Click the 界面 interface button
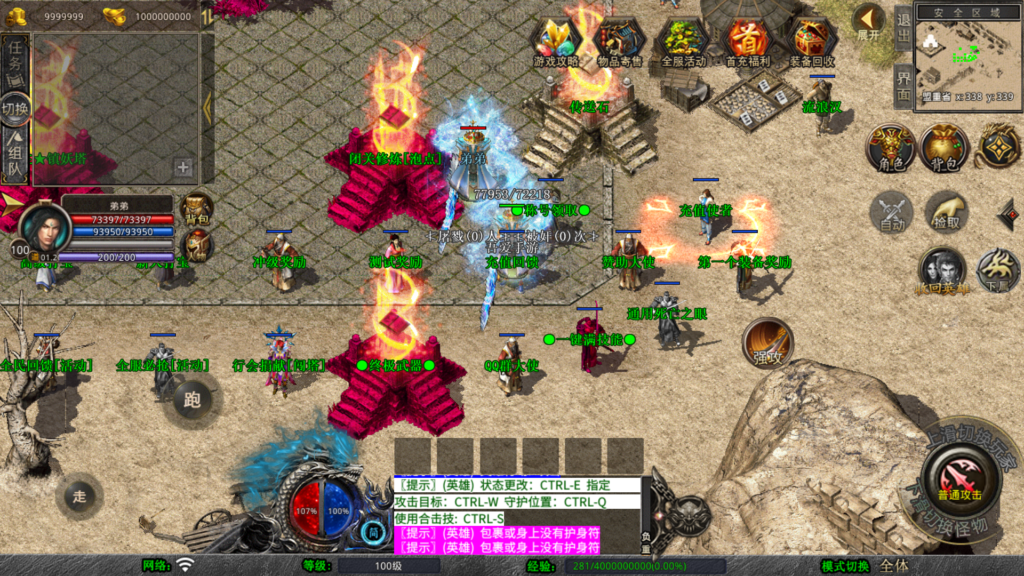The height and width of the screenshot is (576, 1024). [x=902, y=85]
